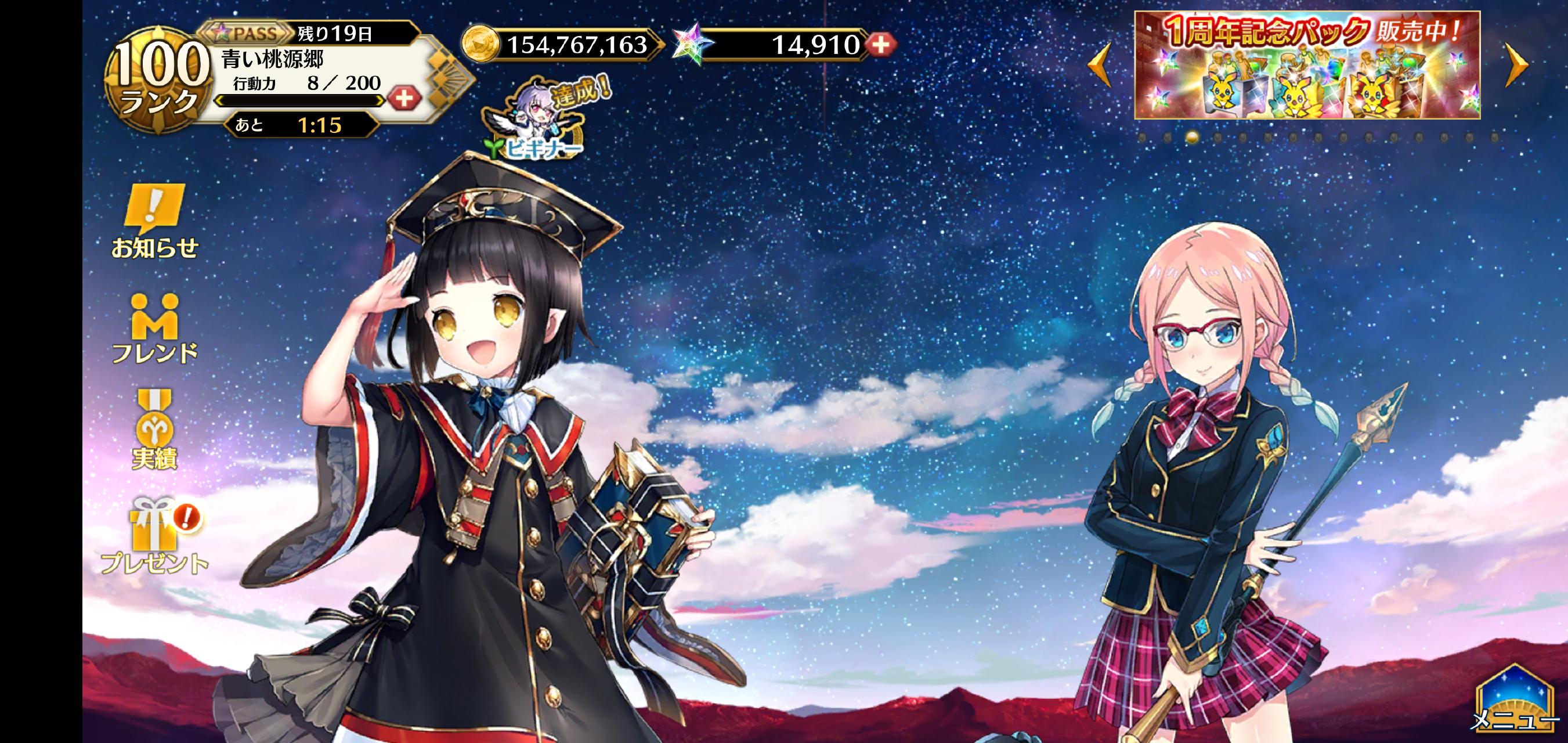1568x743 pixels.
Task: Open the PASS badge on profile
Action: (247, 33)
